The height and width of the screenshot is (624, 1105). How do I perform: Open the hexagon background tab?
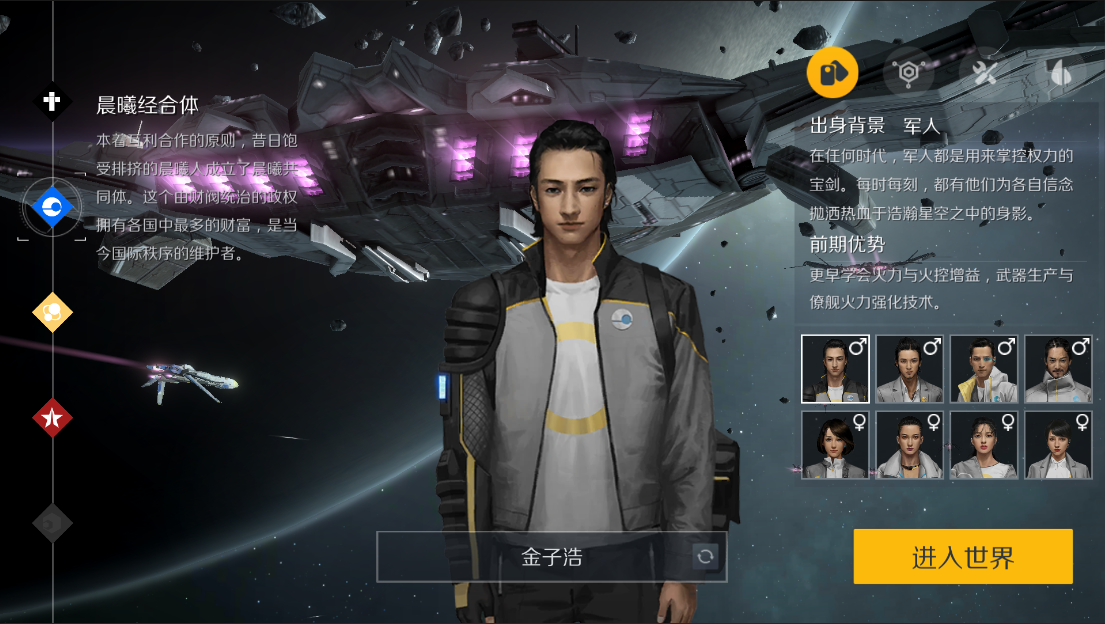[909, 72]
